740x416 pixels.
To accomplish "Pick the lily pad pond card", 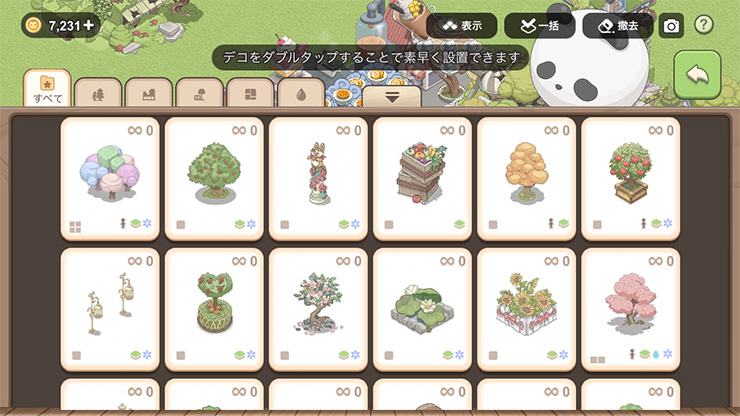I will point(422,309).
